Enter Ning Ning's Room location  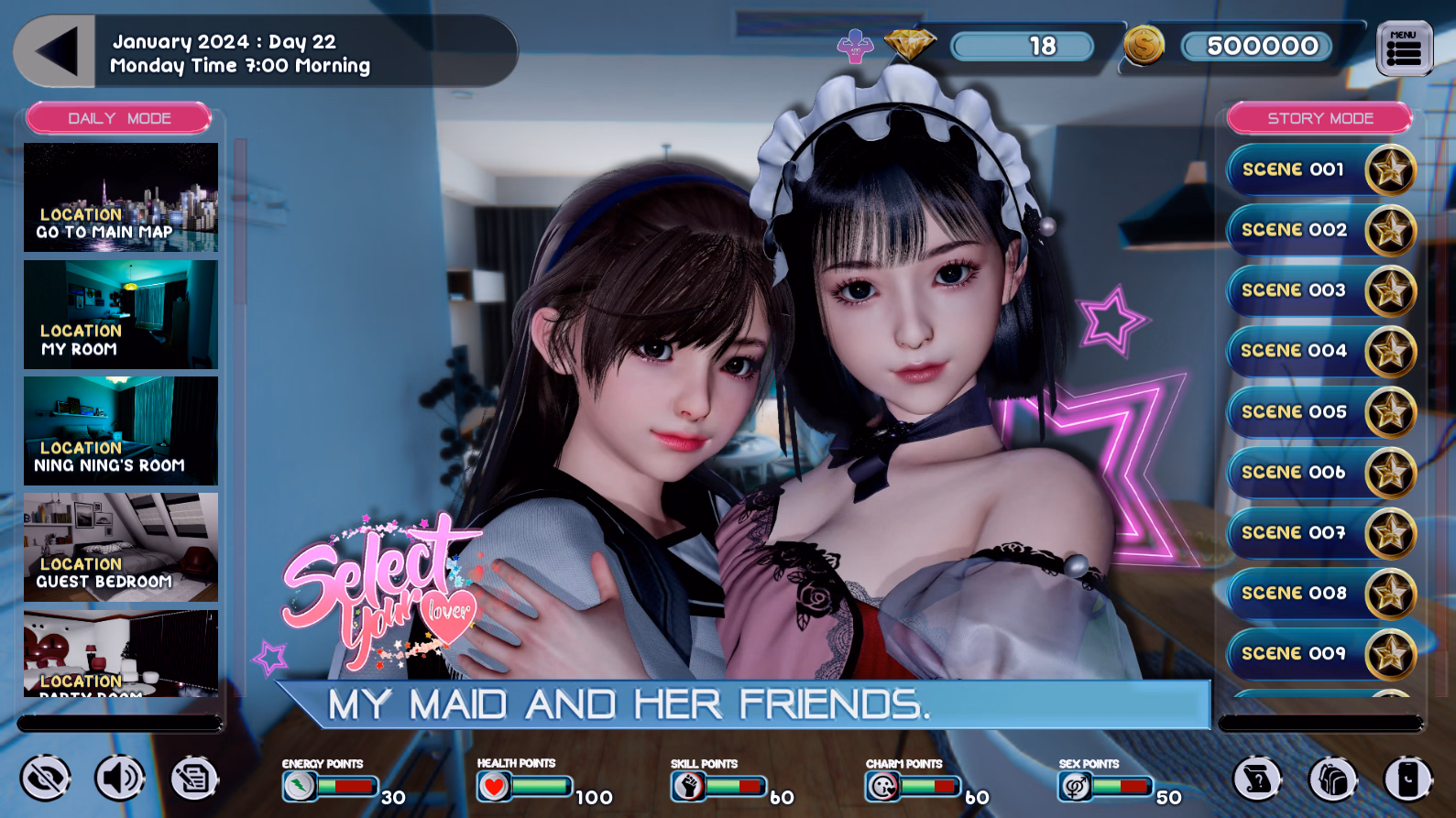coord(121,431)
